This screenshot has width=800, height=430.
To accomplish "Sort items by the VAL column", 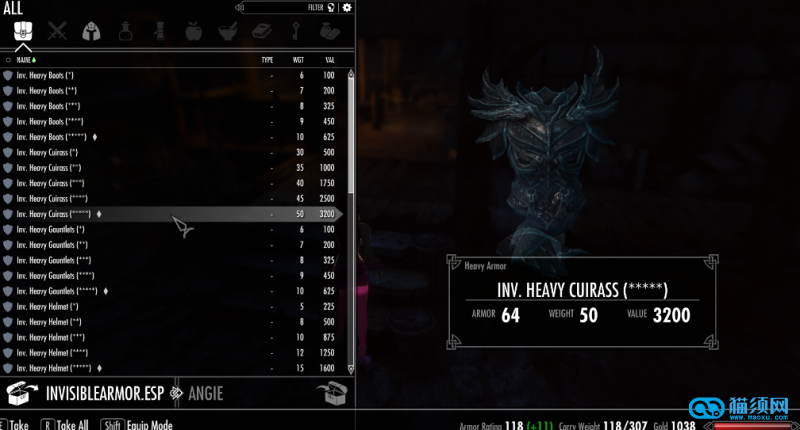I will (328, 60).
